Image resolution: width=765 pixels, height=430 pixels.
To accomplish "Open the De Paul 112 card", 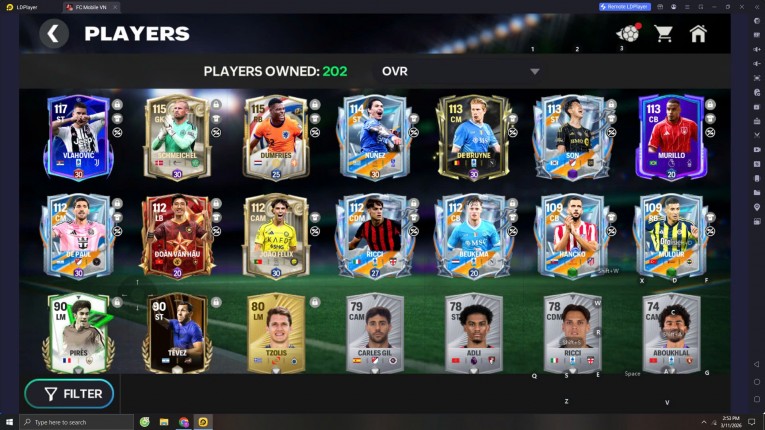I will click(77, 236).
